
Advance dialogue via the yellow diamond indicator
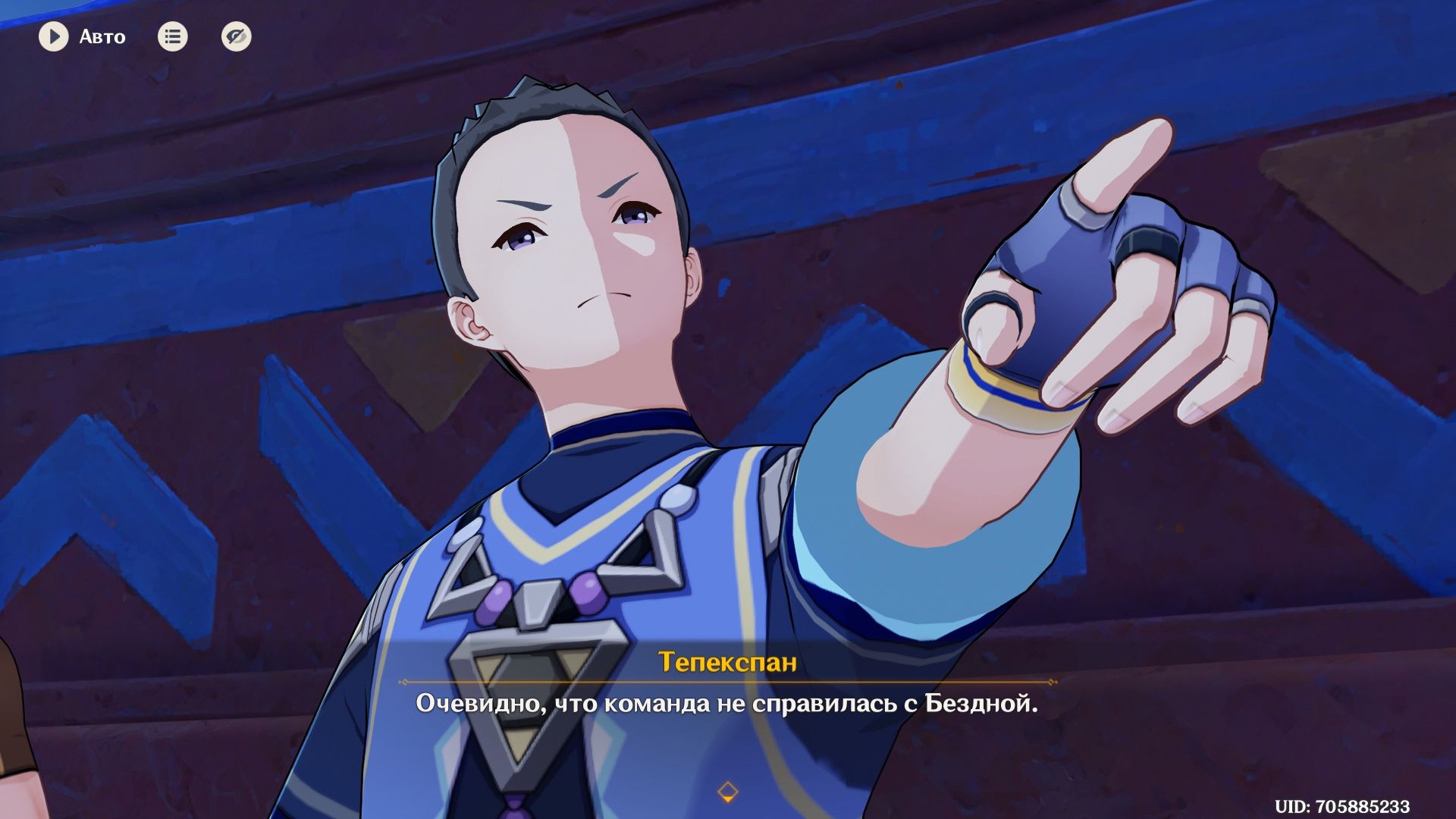coord(727,792)
